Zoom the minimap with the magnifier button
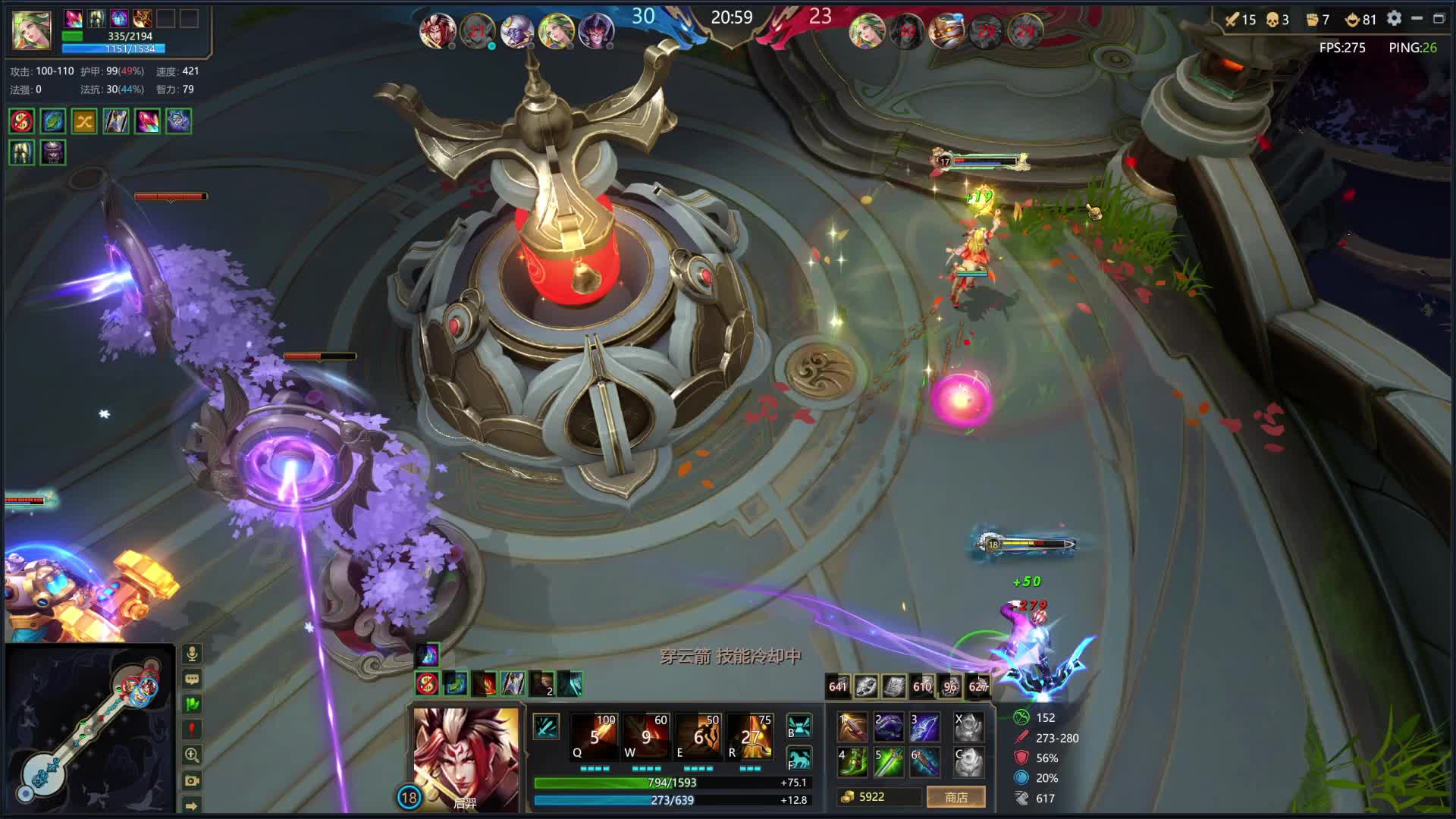The image size is (1456, 819). point(192,755)
